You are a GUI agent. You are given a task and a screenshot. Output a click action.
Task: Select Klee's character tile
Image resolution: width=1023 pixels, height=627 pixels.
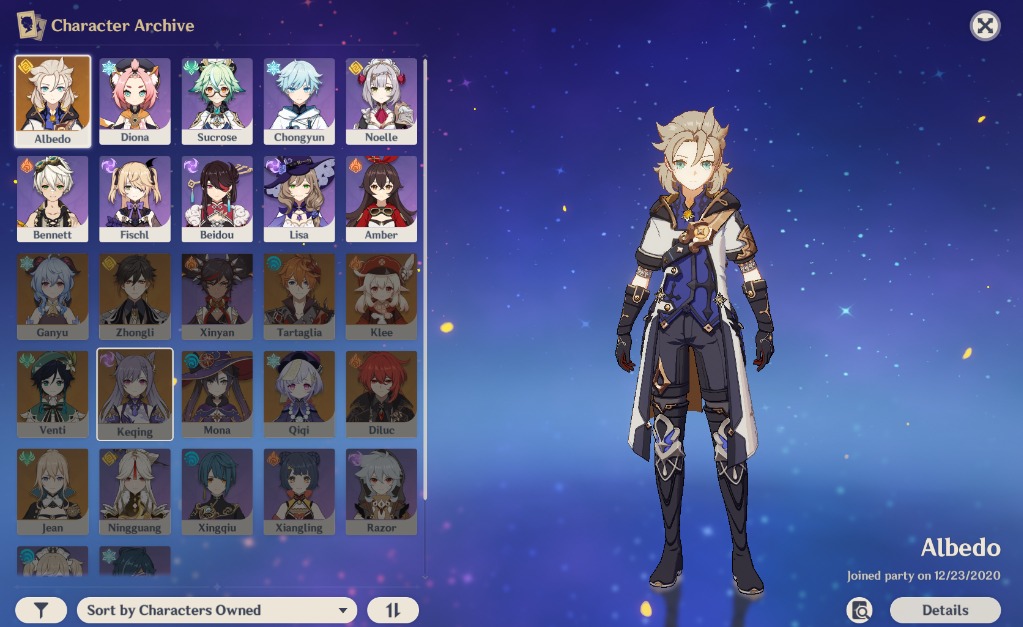(381, 296)
